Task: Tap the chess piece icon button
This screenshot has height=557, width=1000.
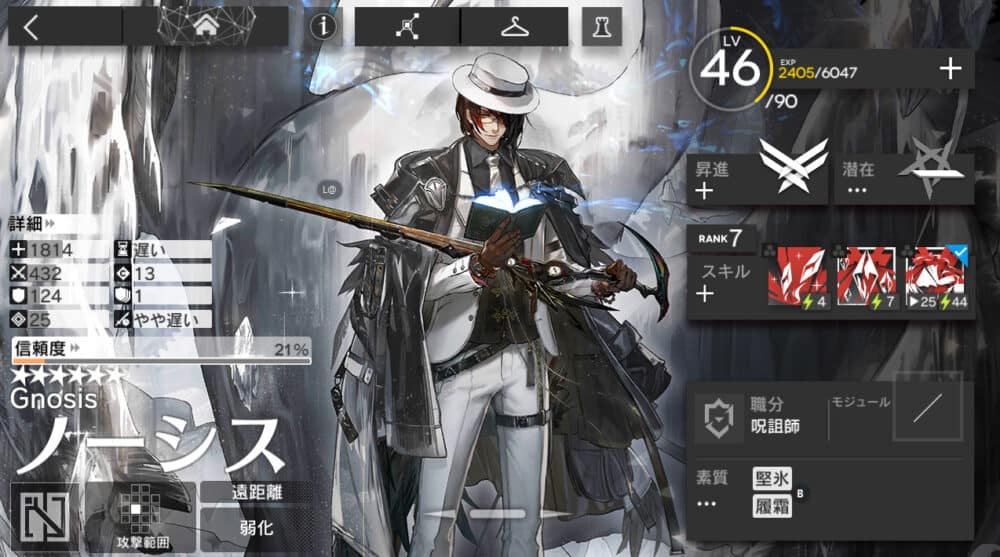Action: pos(601,27)
